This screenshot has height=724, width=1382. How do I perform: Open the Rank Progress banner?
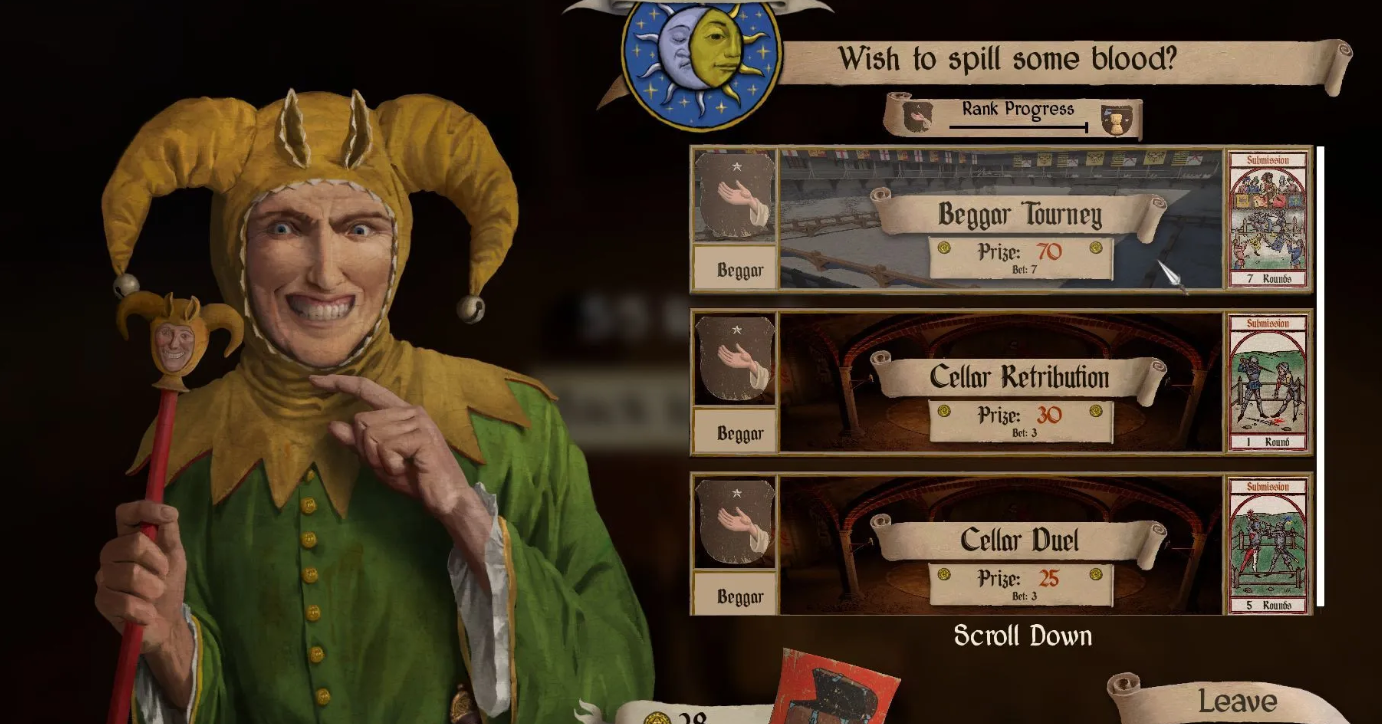(x=1015, y=116)
